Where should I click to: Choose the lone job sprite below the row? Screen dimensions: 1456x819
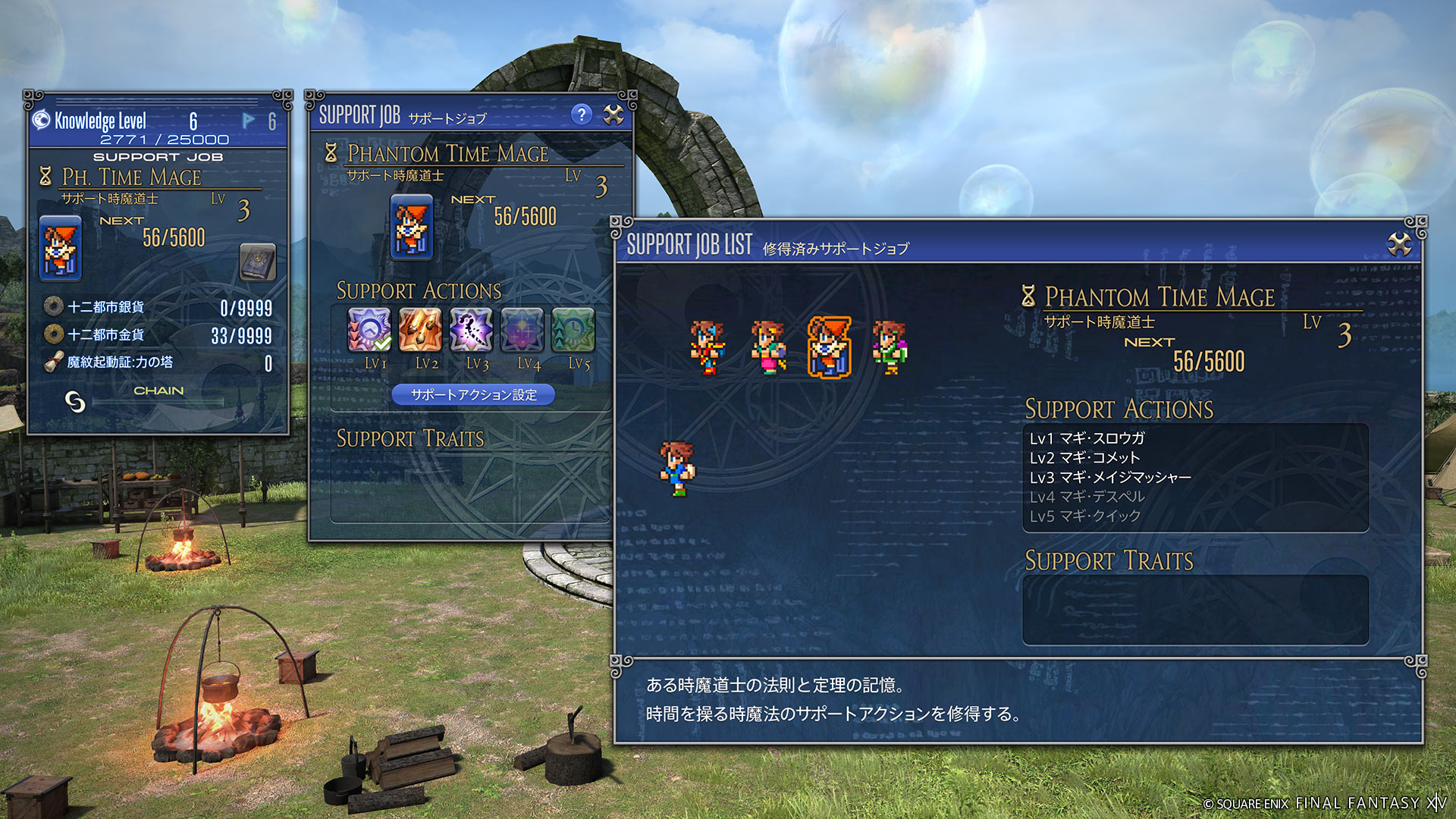tap(676, 469)
